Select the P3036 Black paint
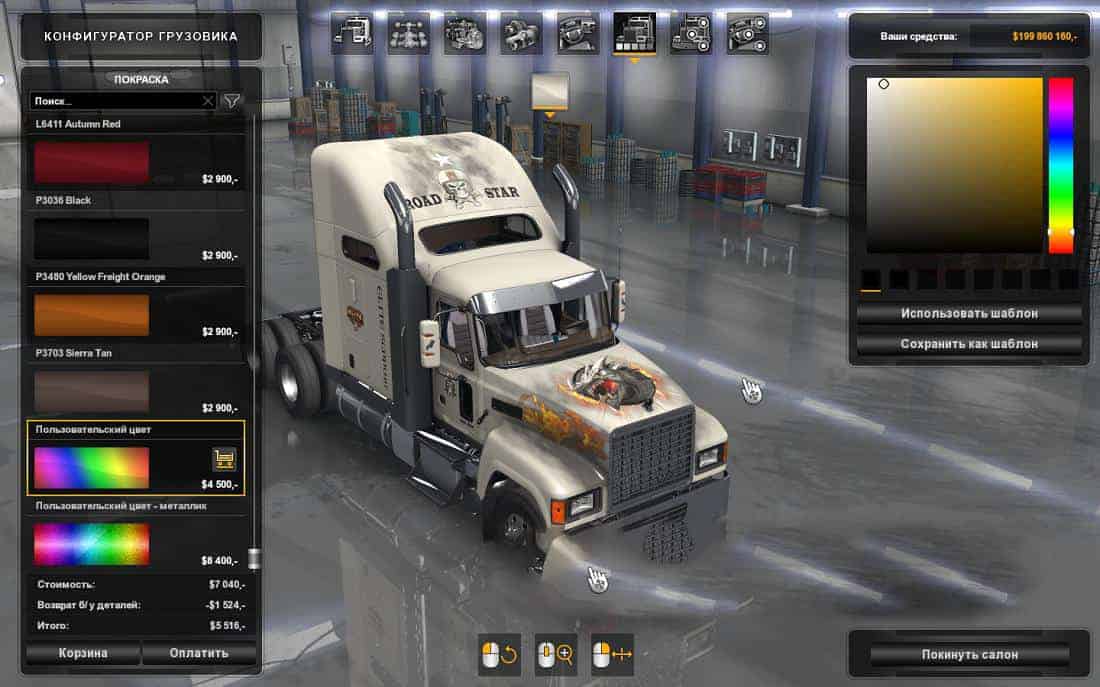Image resolution: width=1100 pixels, height=687 pixels. point(92,238)
